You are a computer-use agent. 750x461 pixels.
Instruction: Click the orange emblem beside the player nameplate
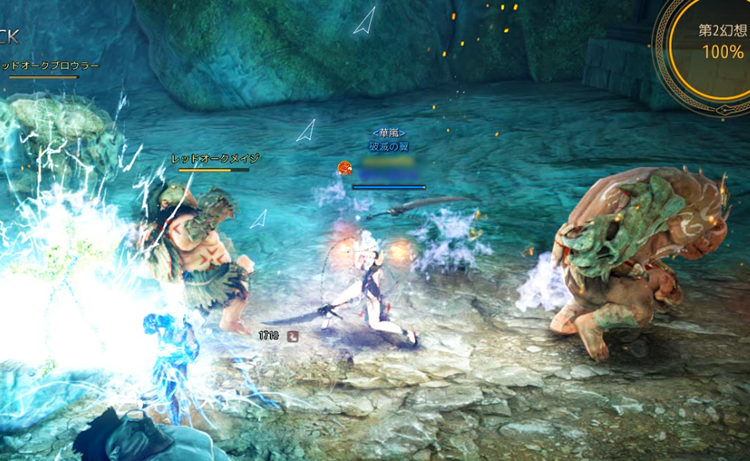tap(344, 168)
